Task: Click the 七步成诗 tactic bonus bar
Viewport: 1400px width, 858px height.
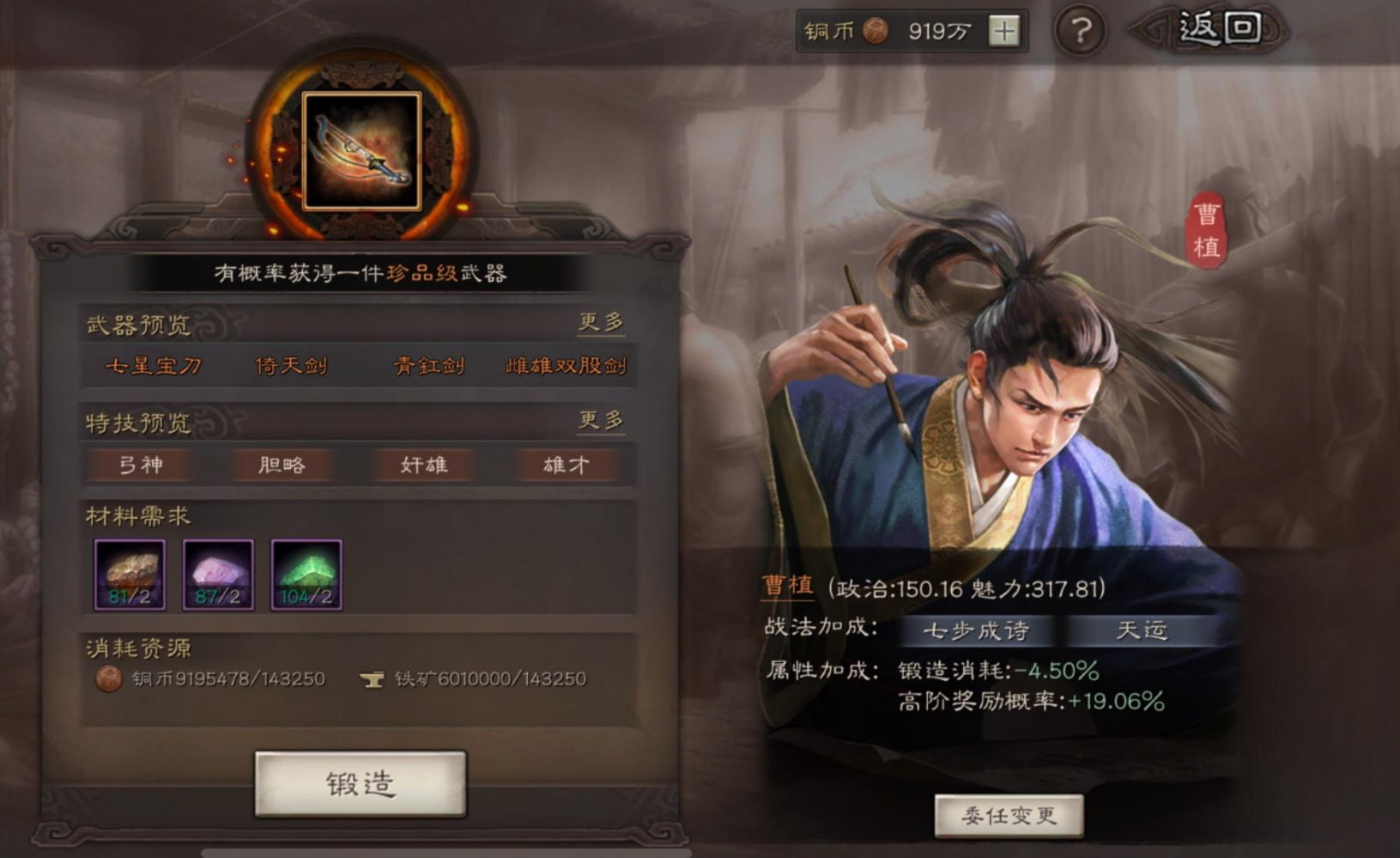Action: pyautogui.click(x=979, y=630)
